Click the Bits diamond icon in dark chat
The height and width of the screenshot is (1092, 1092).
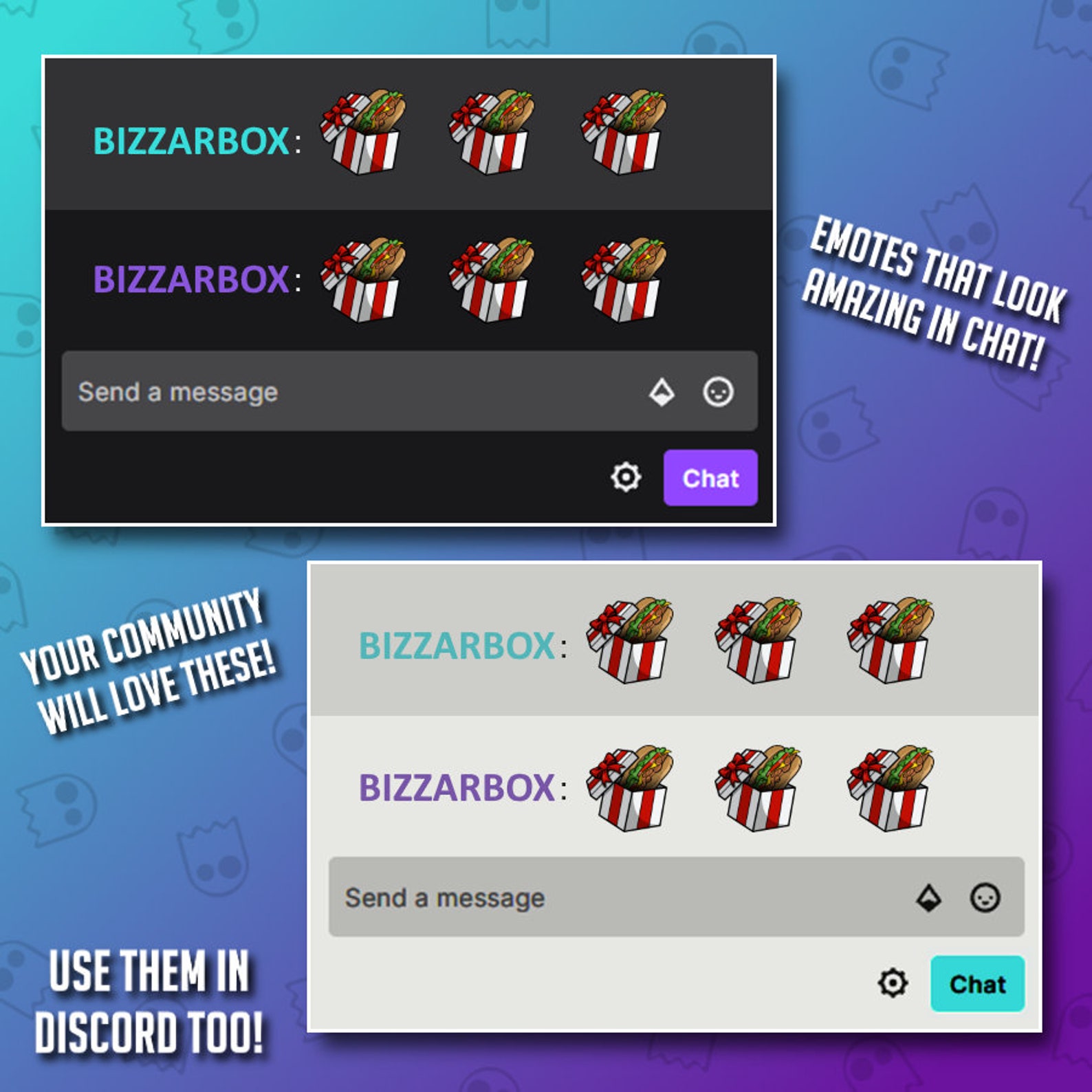click(661, 391)
